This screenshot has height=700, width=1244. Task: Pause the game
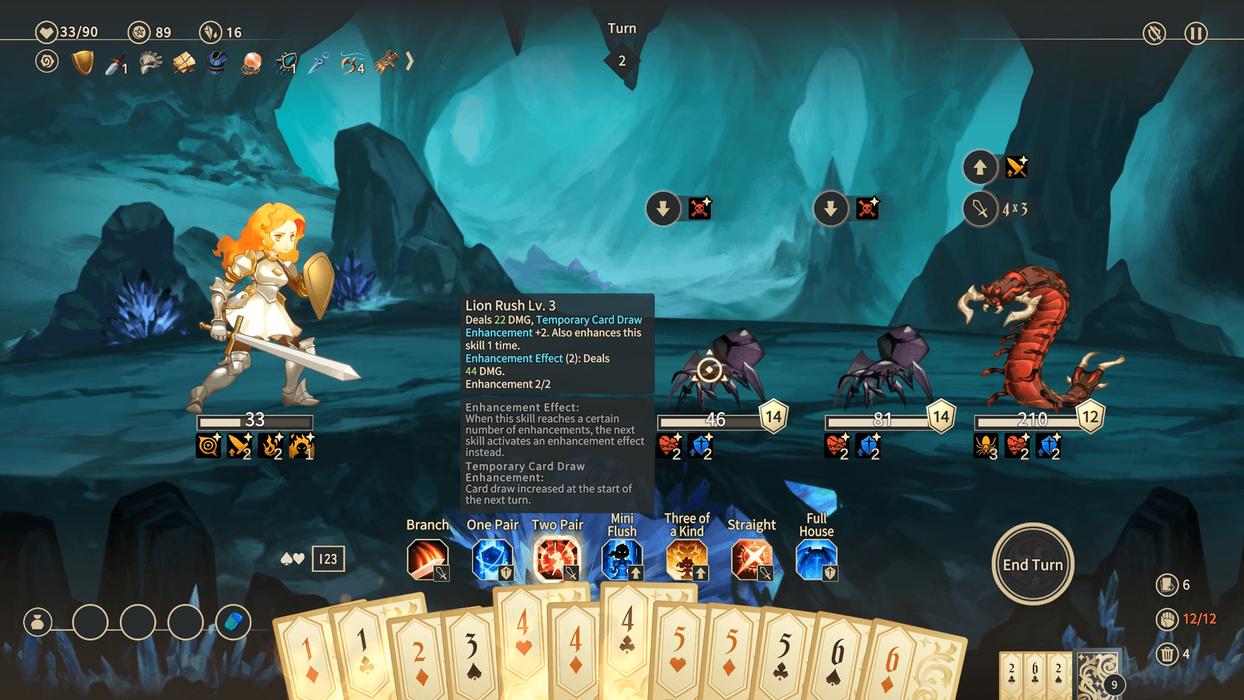pyautogui.click(x=1196, y=33)
